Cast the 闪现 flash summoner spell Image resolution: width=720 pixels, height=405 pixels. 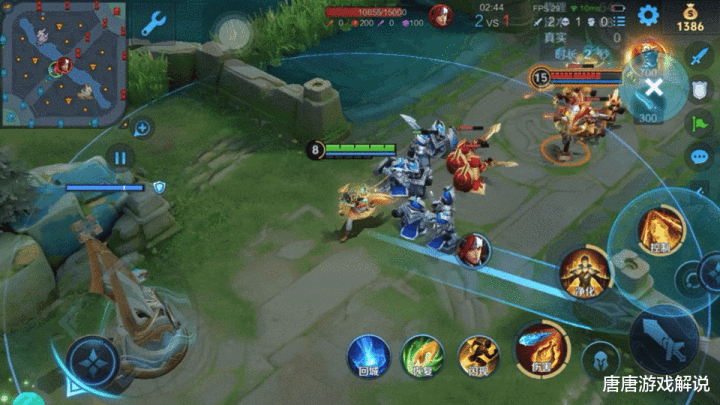(478, 357)
